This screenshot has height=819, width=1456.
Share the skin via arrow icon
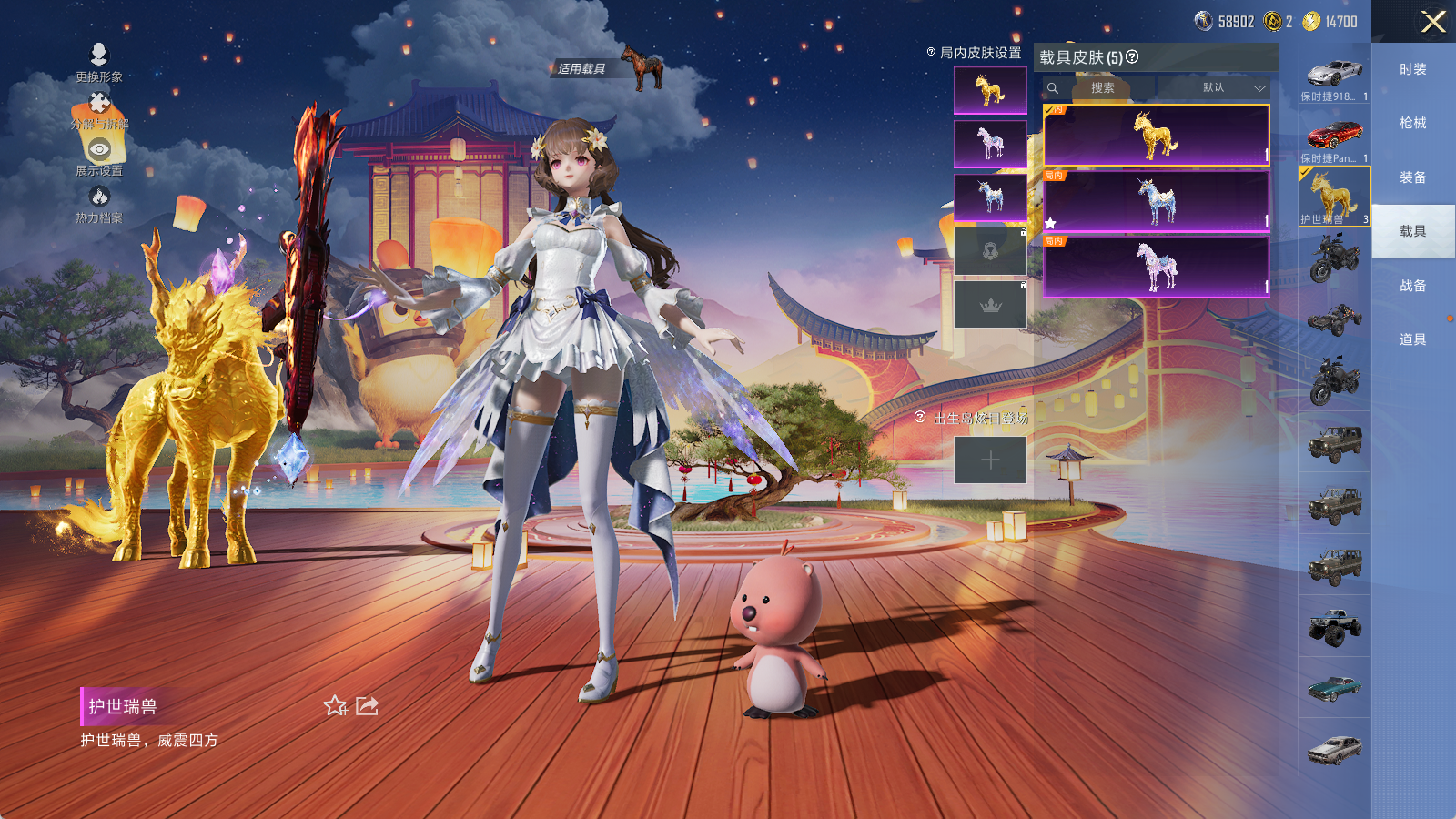coord(367,706)
